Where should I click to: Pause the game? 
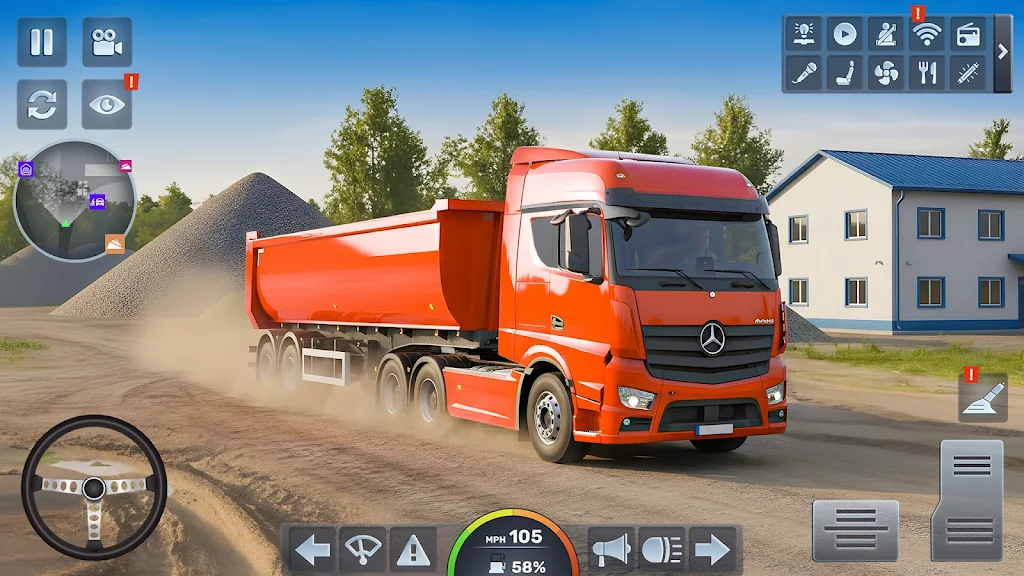[42, 42]
